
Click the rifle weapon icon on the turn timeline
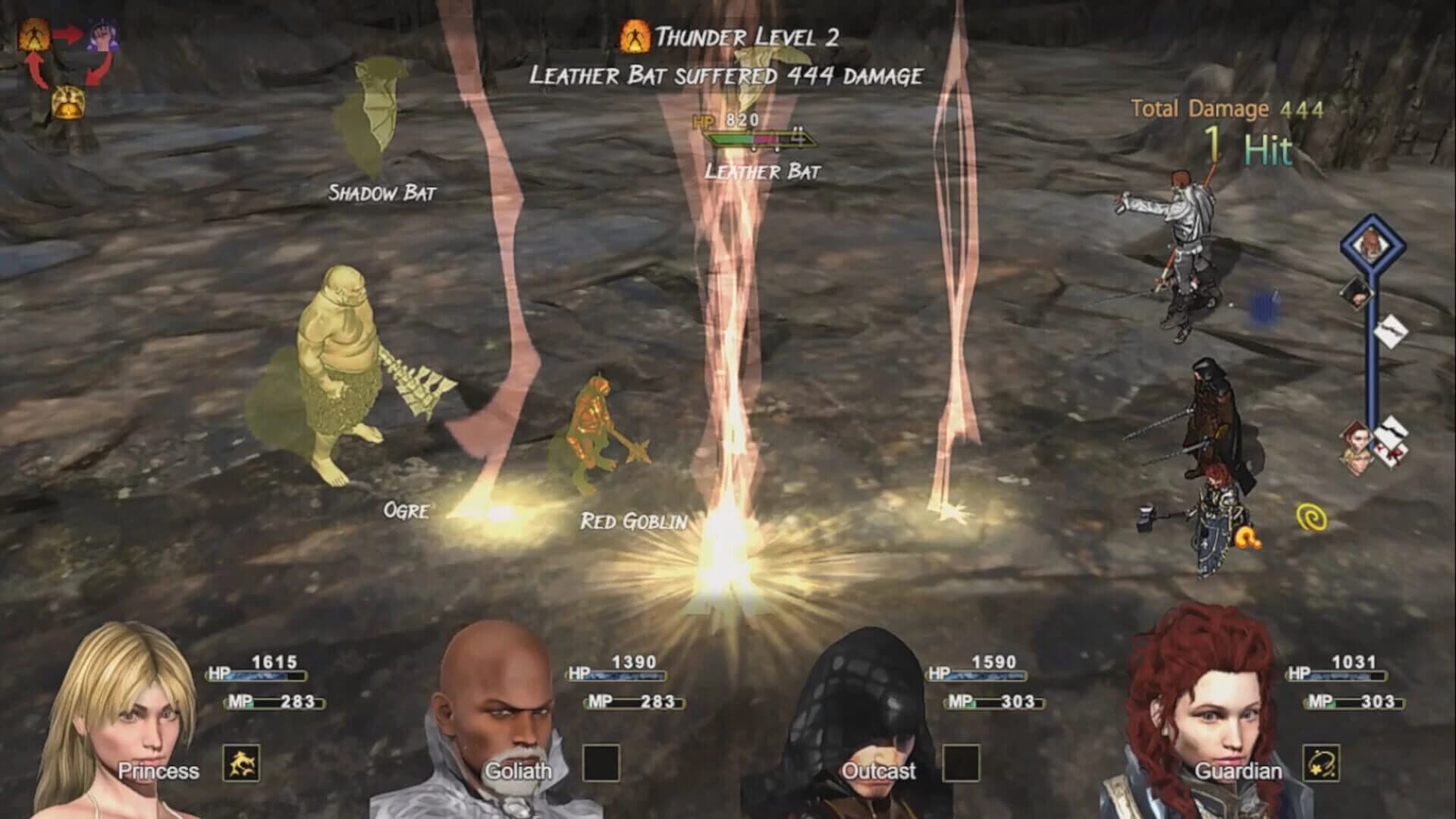click(x=1390, y=331)
